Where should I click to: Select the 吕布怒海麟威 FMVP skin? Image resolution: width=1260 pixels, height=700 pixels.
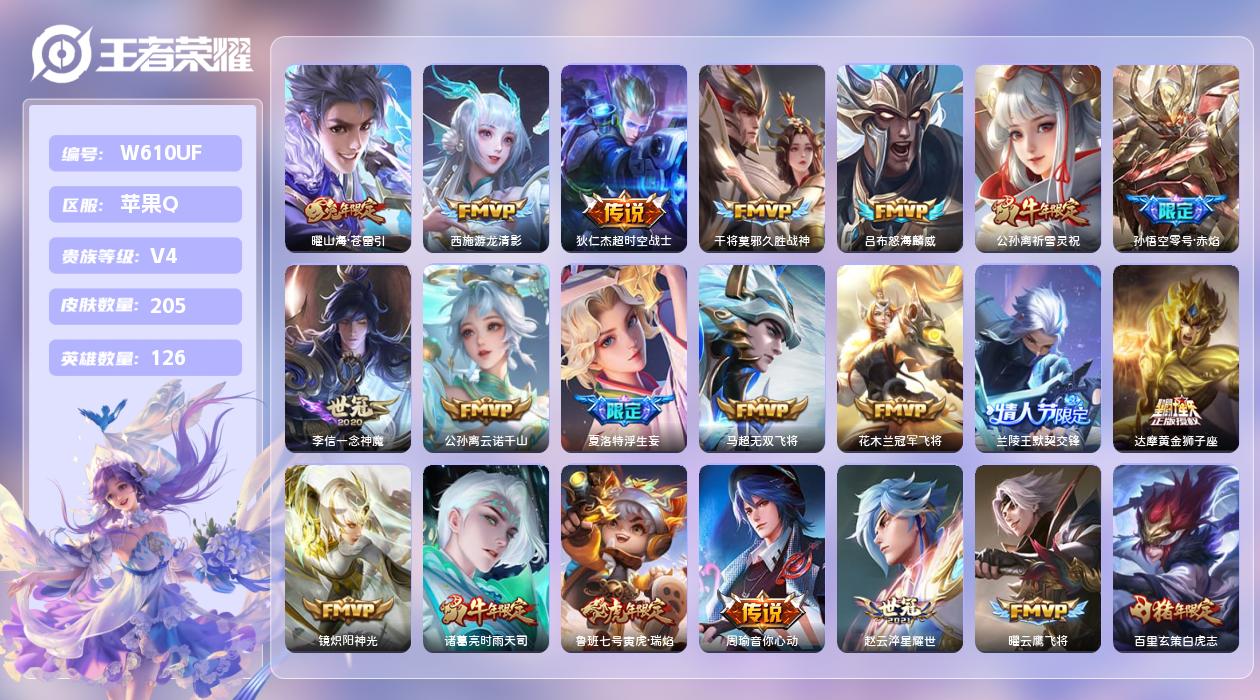pyautogui.click(x=900, y=157)
